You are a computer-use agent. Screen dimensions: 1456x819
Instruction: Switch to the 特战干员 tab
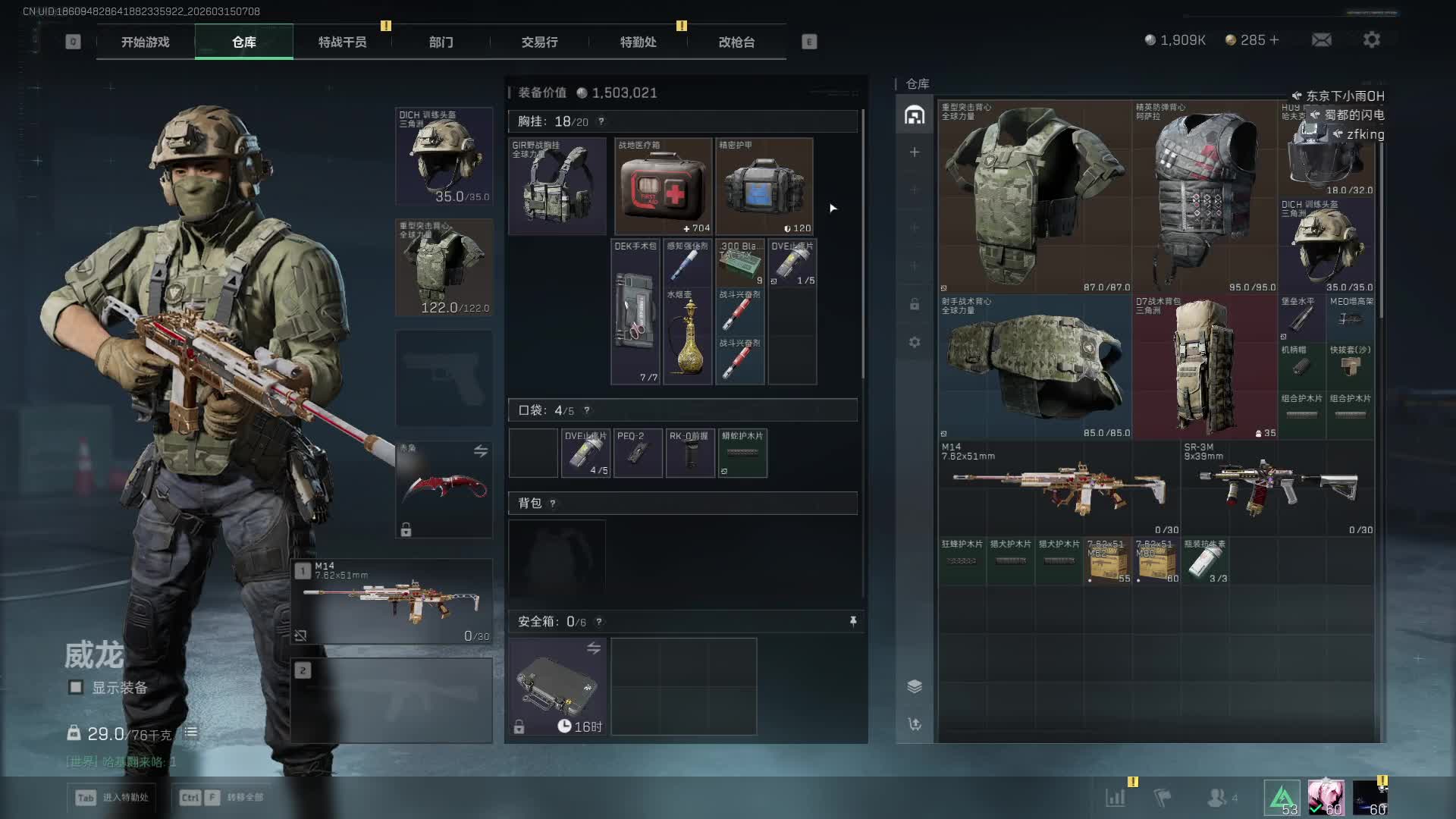[x=342, y=42]
